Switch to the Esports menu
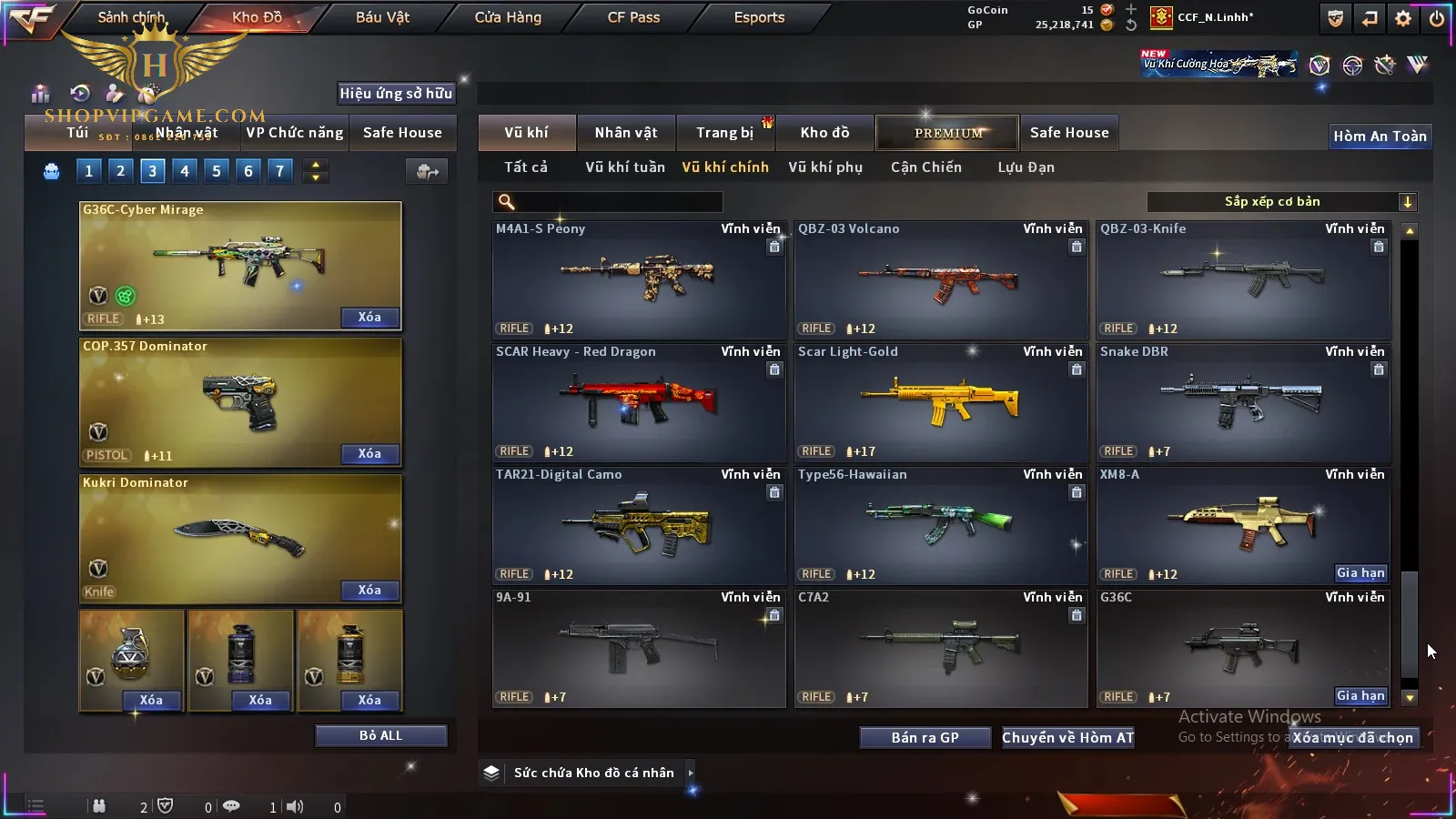 (759, 17)
